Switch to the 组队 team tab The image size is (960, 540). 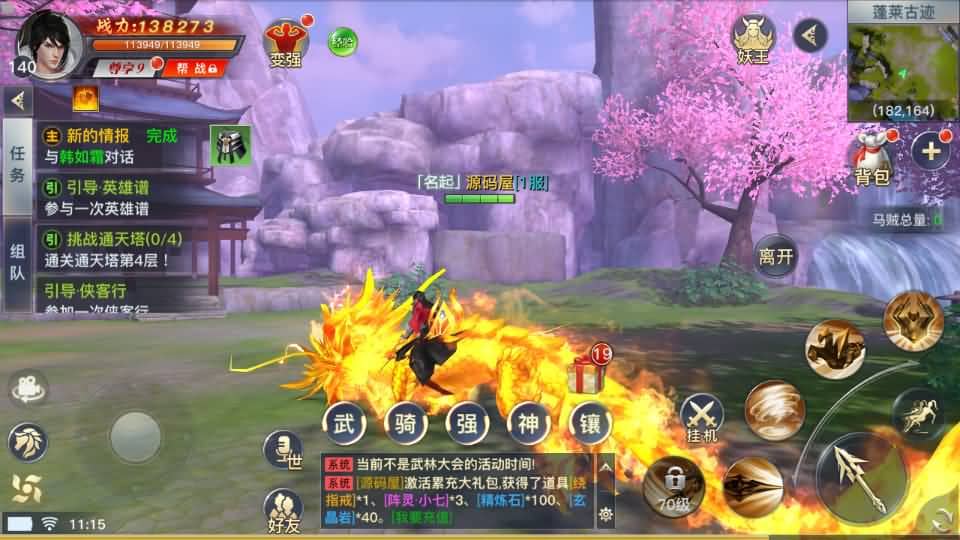(x=17, y=262)
